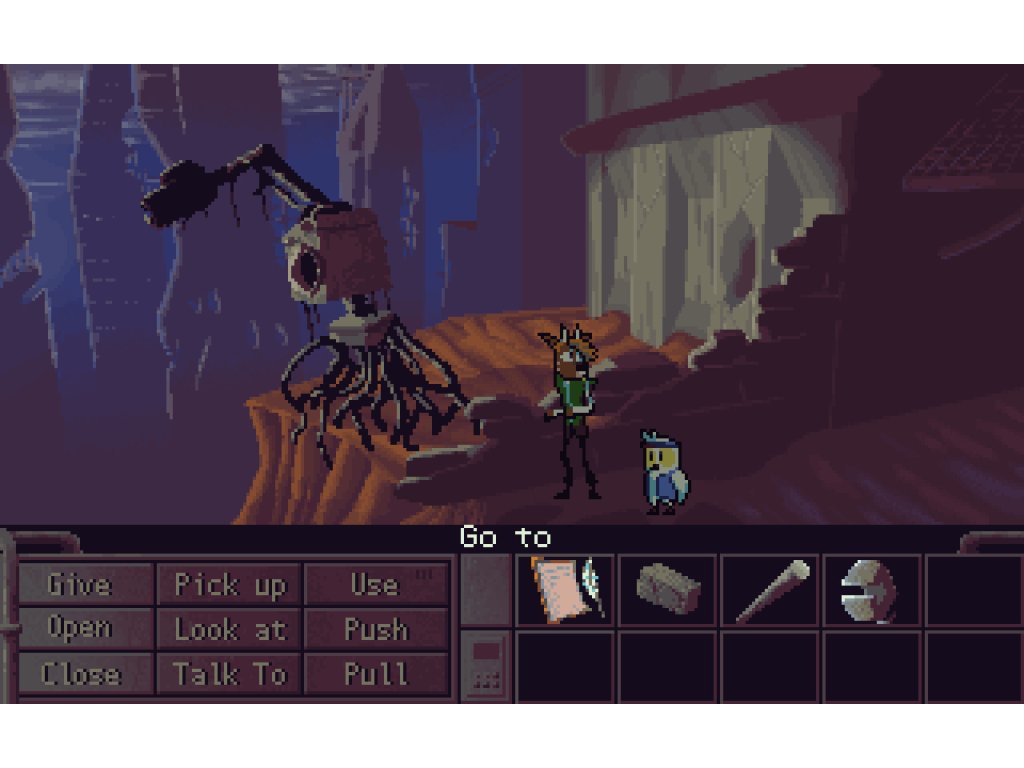Choose the Talk To verb
The height and width of the screenshot is (768, 1024).
tap(230, 674)
